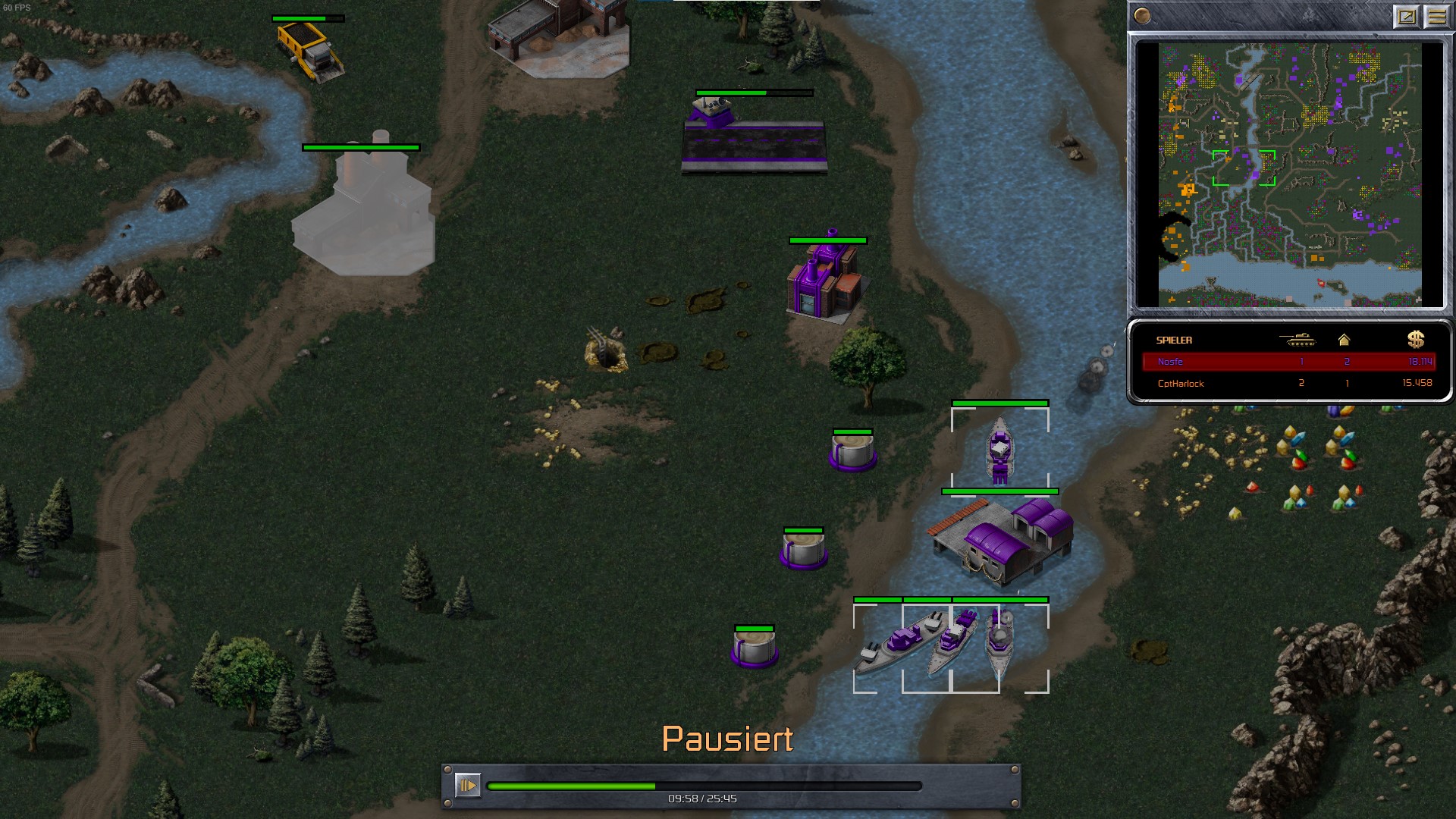Seek on the green replay progress bar
Image resolution: width=1456 pixels, height=819 pixels.
(704, 786)
